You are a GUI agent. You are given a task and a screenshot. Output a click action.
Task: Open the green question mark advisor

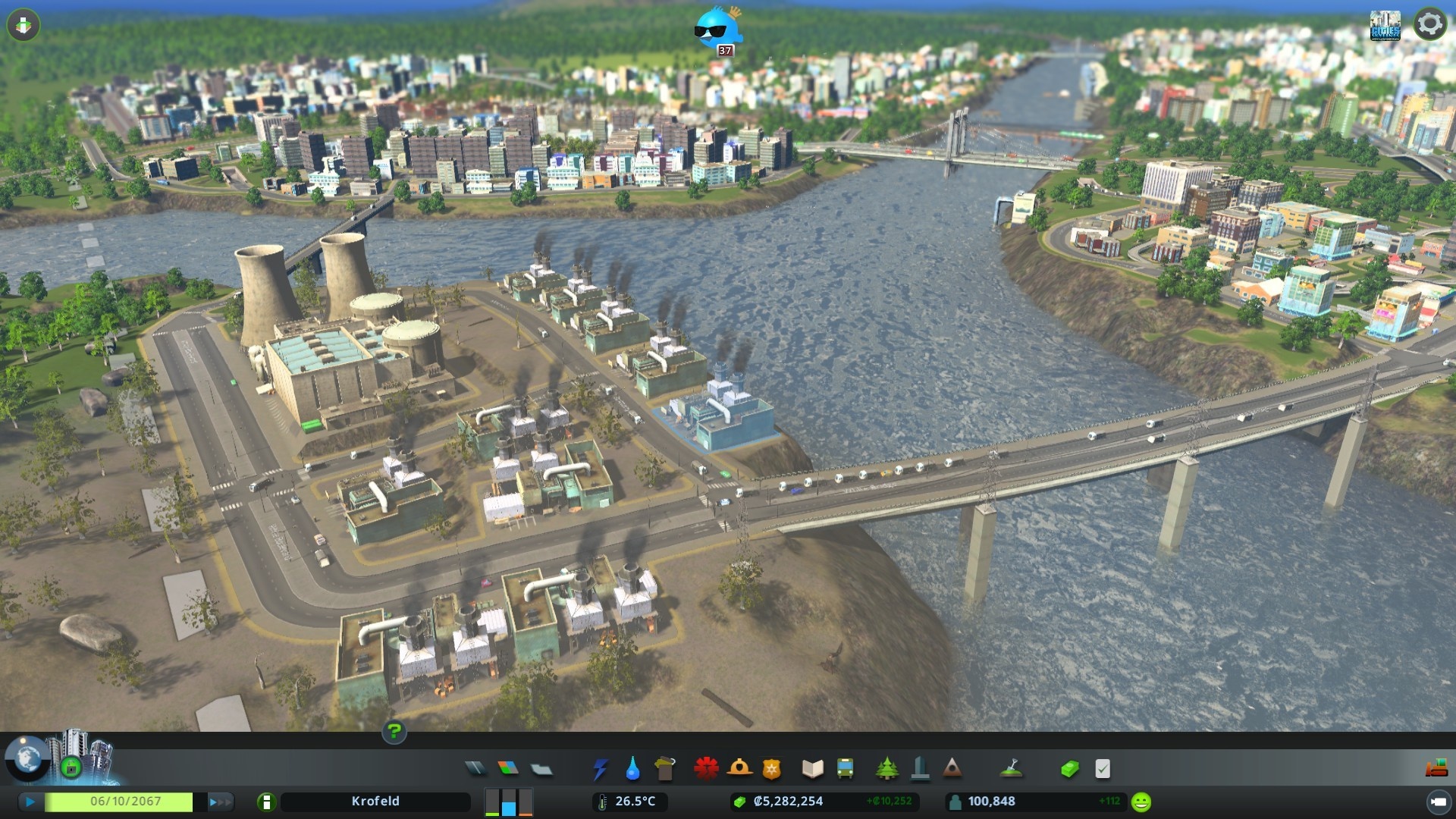(x=394, y=732)
